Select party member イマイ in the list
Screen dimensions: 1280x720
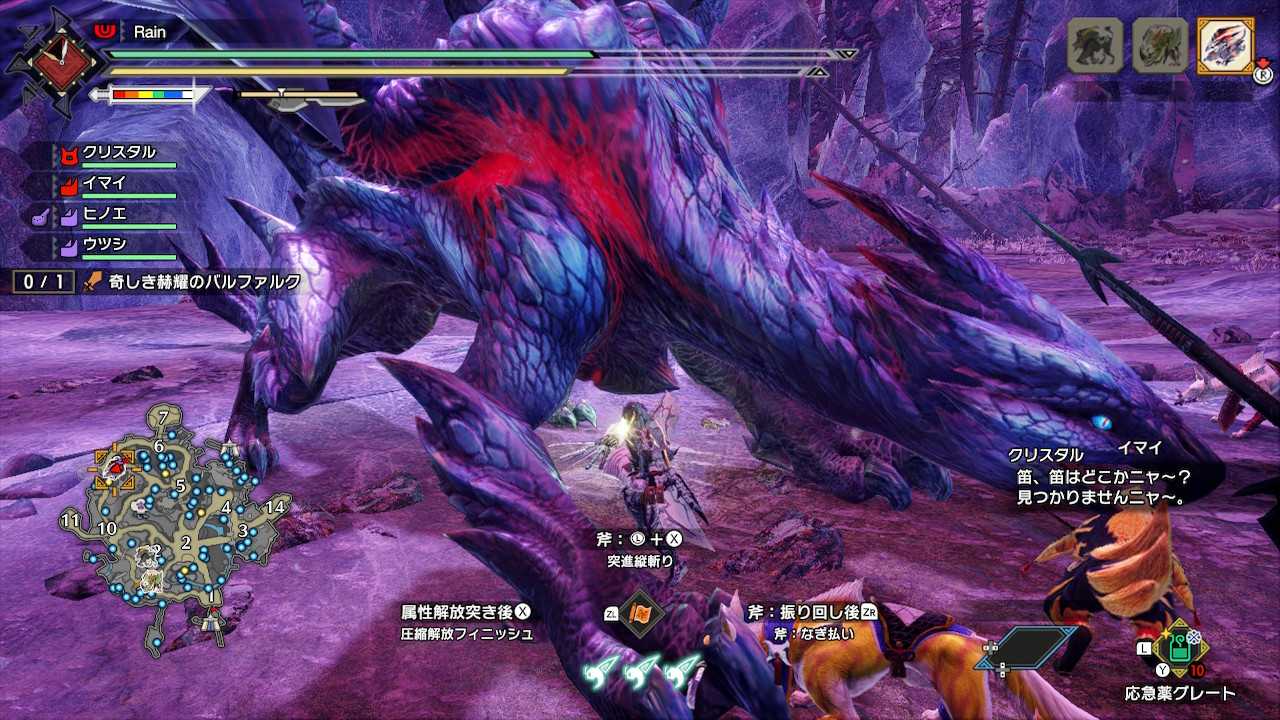point(104,183)
